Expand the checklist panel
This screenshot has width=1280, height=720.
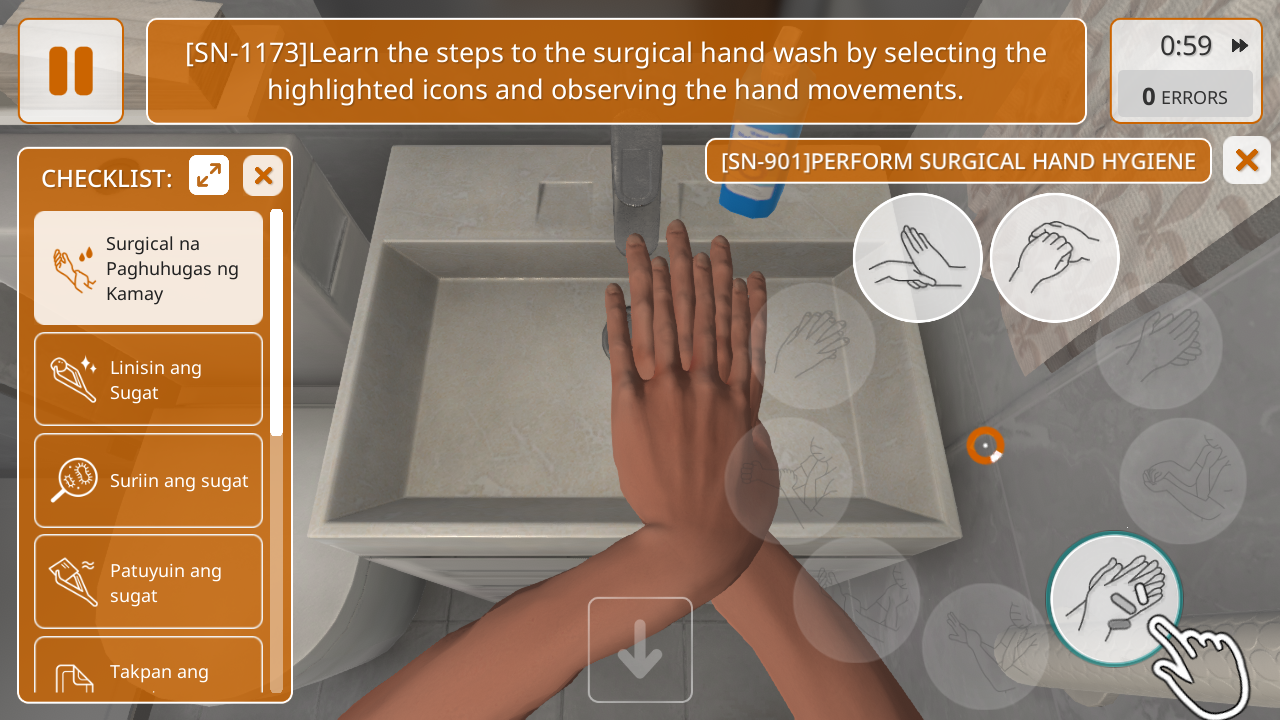pyautogui.click(x=209, y=176)
